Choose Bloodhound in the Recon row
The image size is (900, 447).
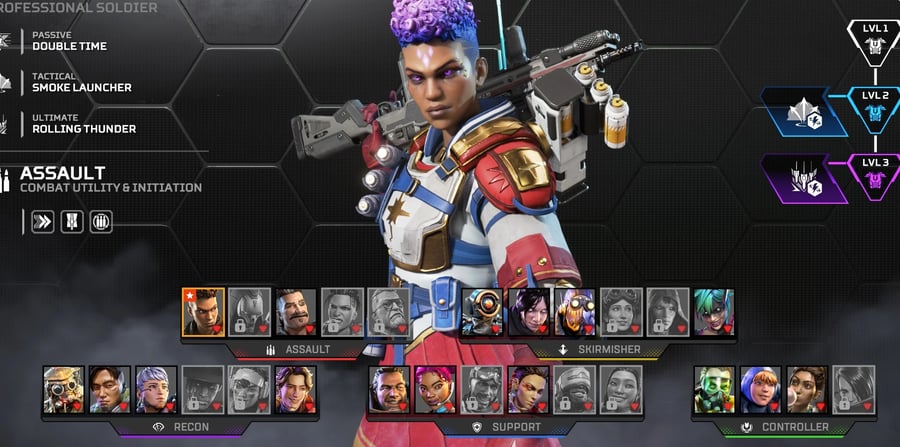[x=63, y=390]
